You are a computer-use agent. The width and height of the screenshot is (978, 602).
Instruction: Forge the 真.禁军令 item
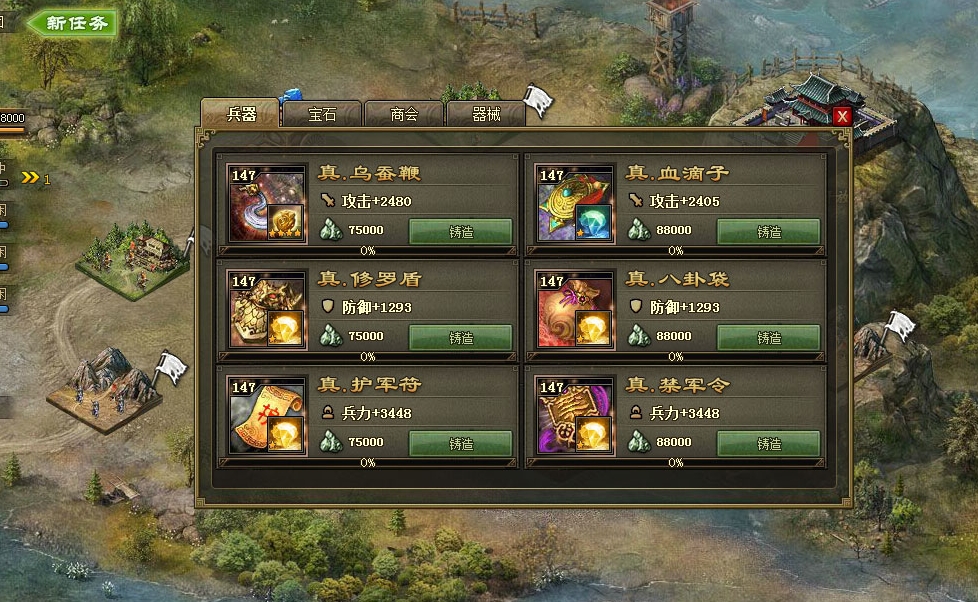coord(768,443)
